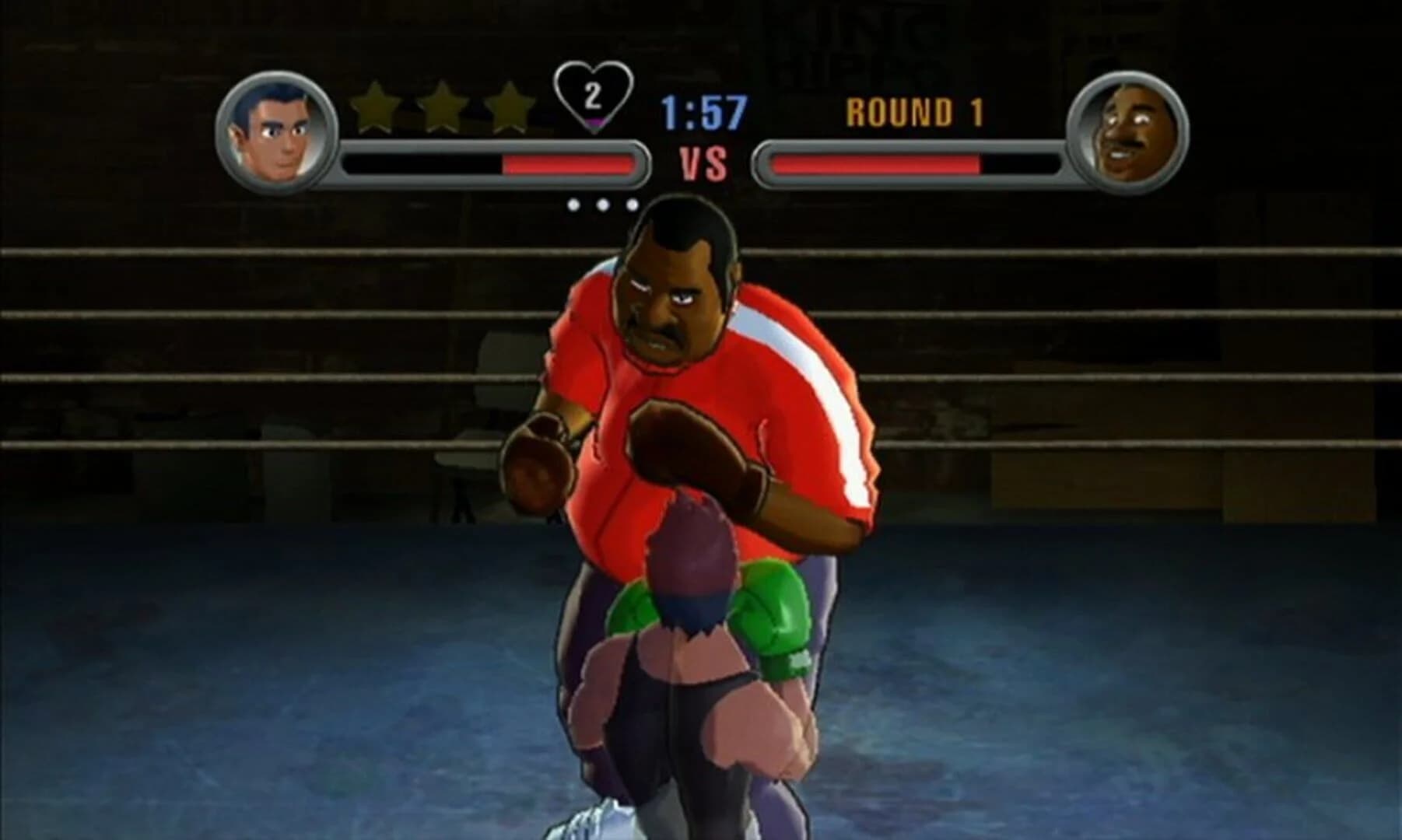Click the ROUND 1 label
The image size is (1402, 840).
[x=913, y=110]
